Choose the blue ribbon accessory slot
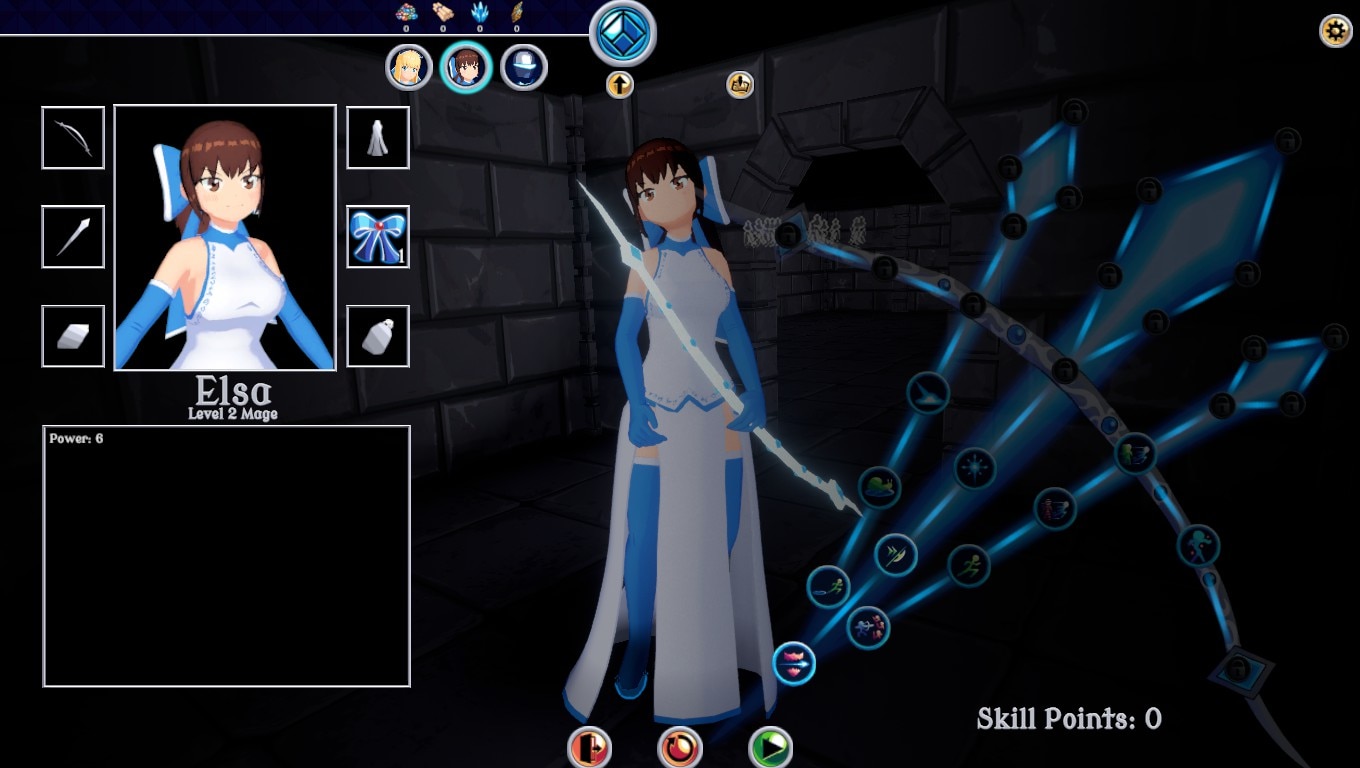The width and height of the screenshot is (1360, 768). click(378, 237)
